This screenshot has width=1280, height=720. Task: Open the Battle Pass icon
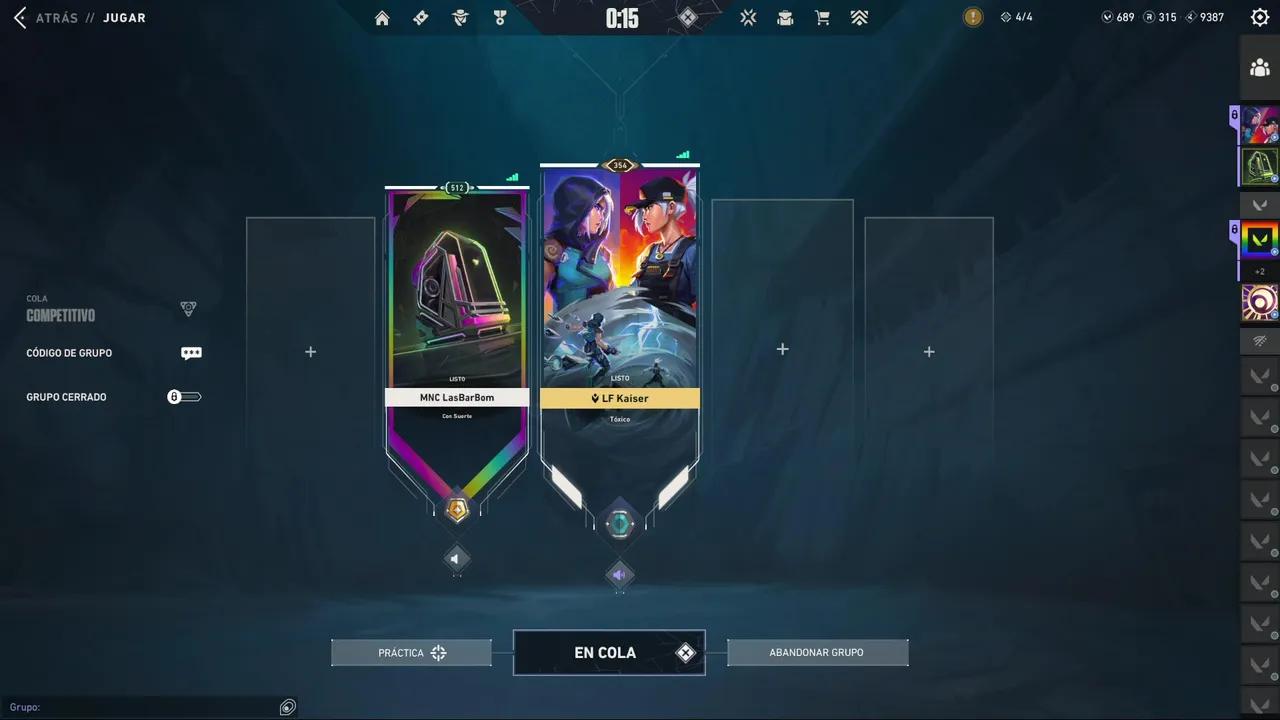point(420,17)
